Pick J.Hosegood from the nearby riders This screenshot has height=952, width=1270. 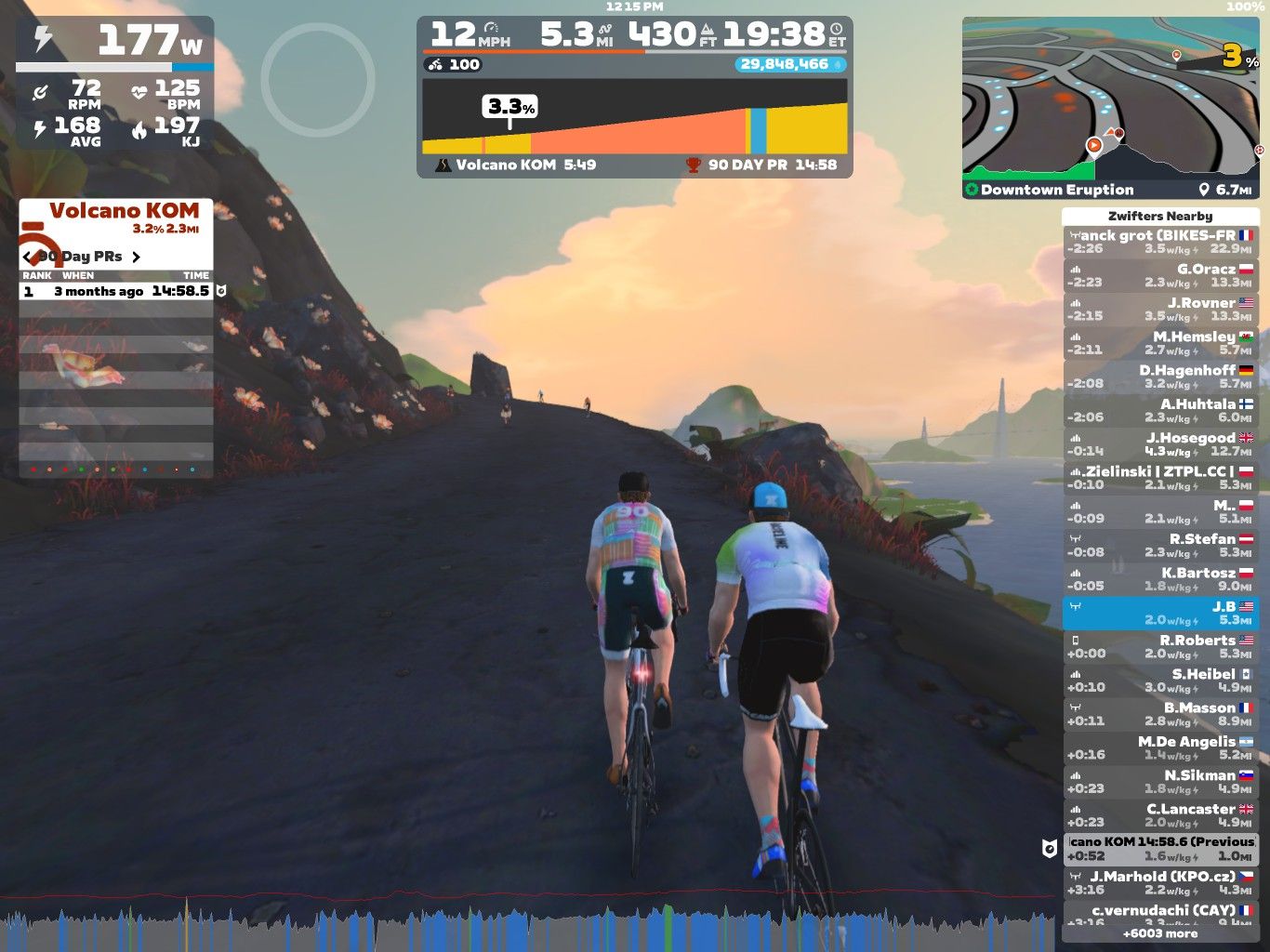(1160, 444)
